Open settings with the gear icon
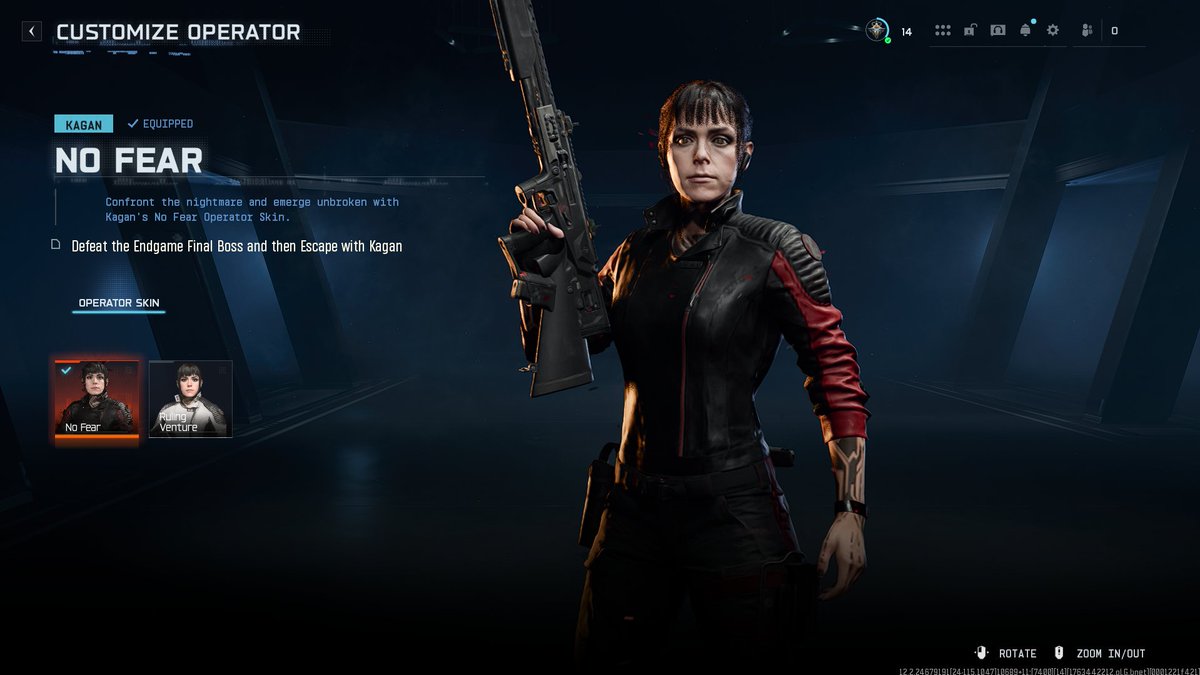Viewport: 1200px width, 675px height. [1053, 31]
